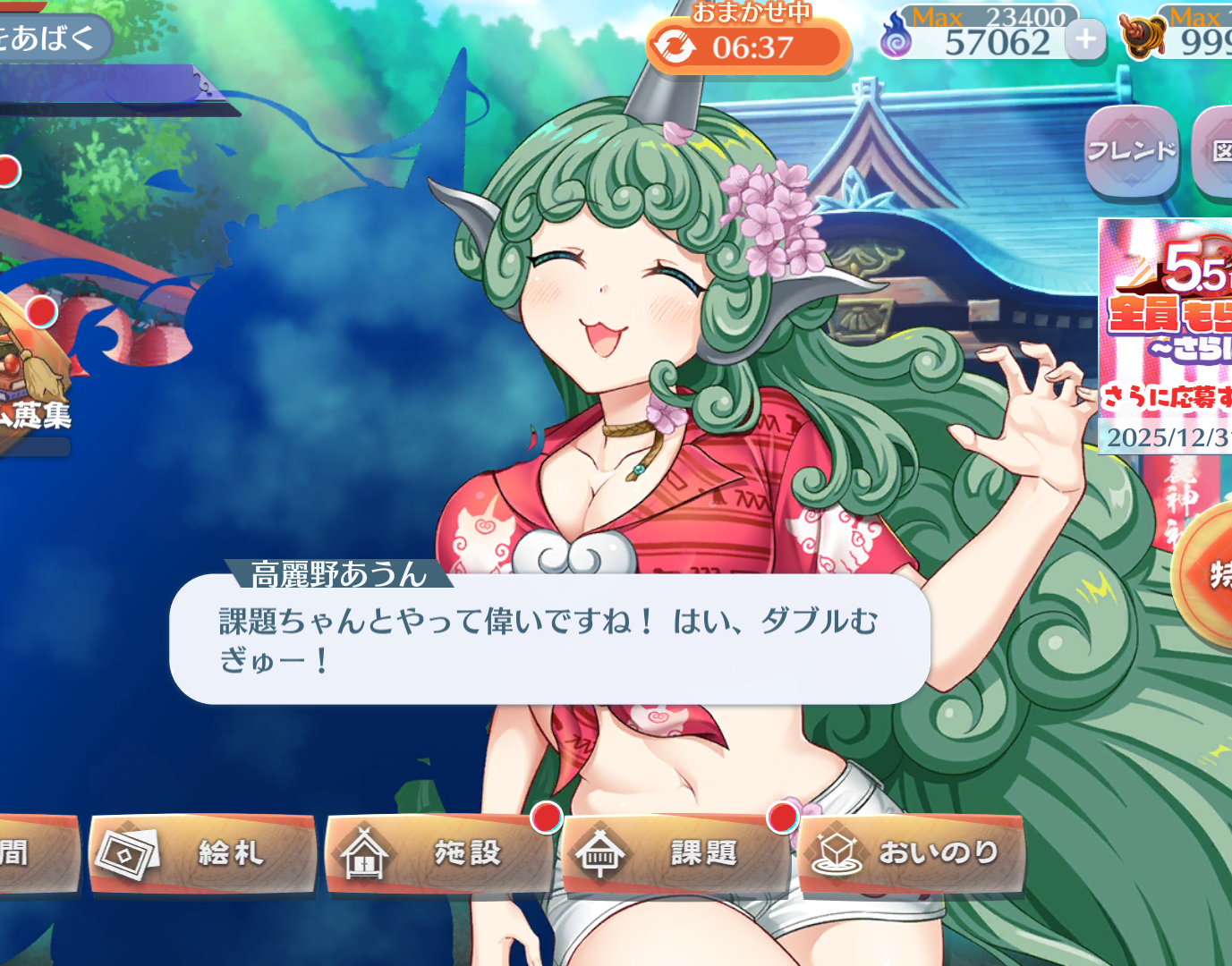The height and width of the screenshot is (966, 1232).
Task: Open the event campaign banner
Action: 1165,335
